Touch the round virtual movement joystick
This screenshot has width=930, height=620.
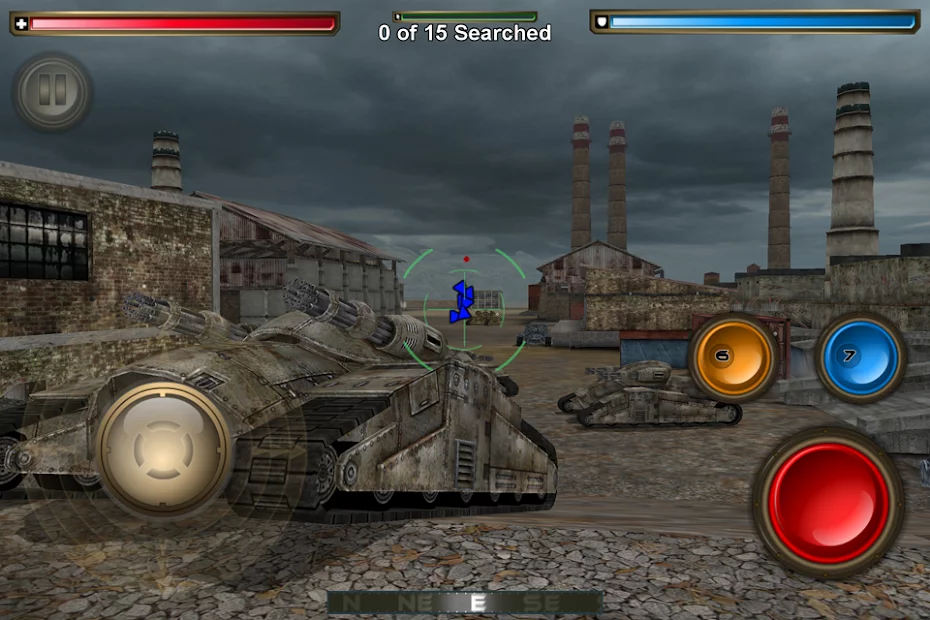pos(164,449)
